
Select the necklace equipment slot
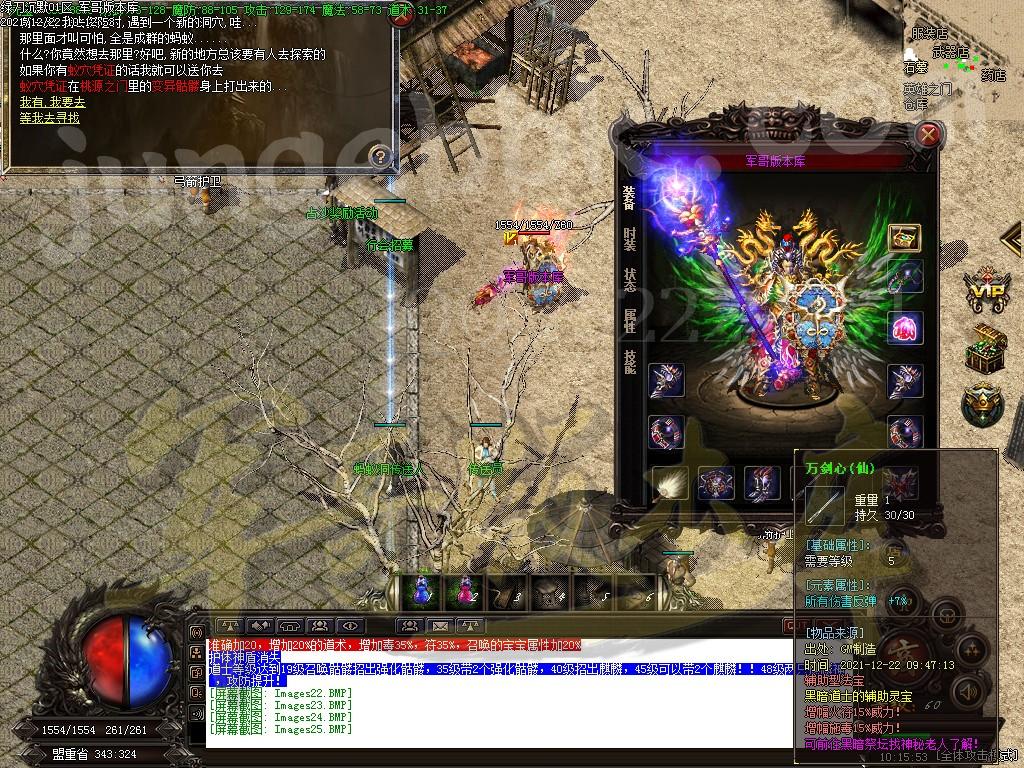click(904, 276)
